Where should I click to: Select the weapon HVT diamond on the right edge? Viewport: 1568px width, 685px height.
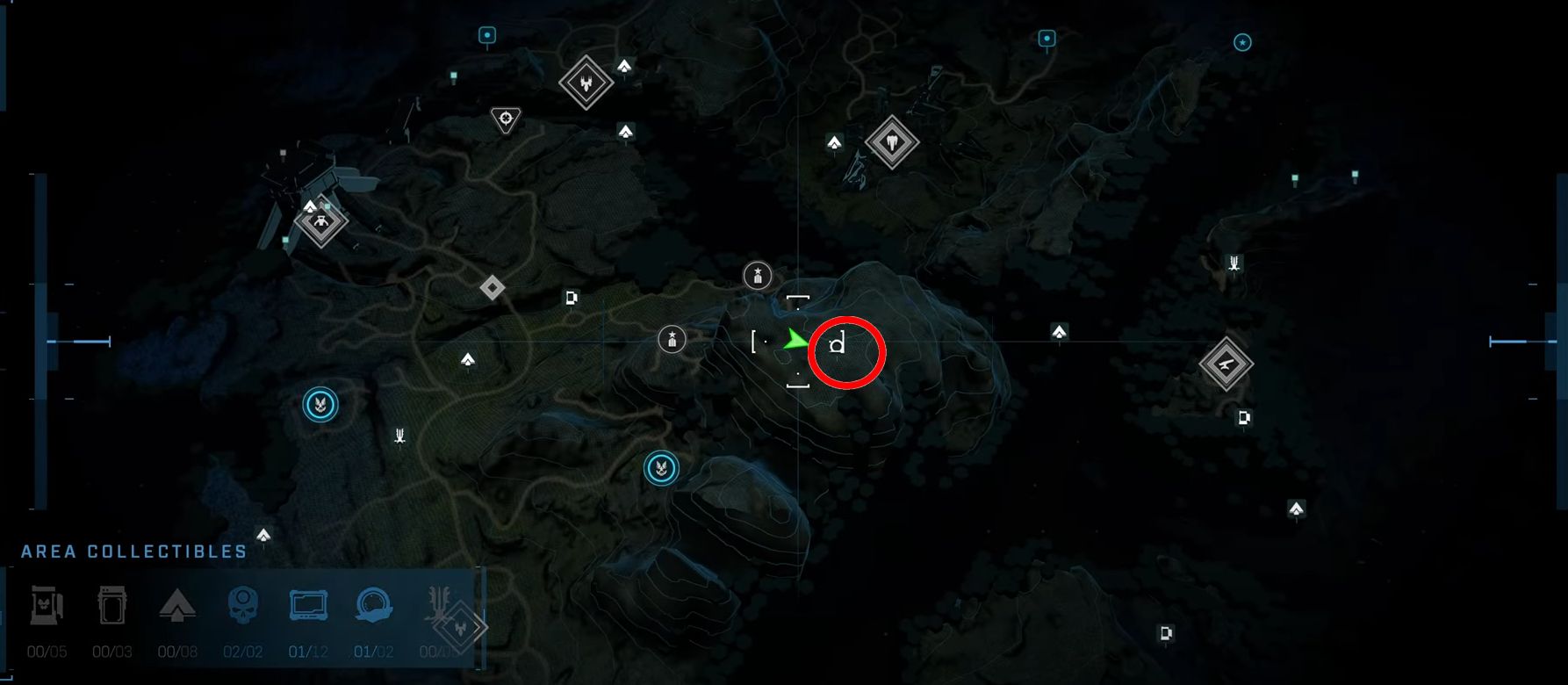[x=1226, y=363]
